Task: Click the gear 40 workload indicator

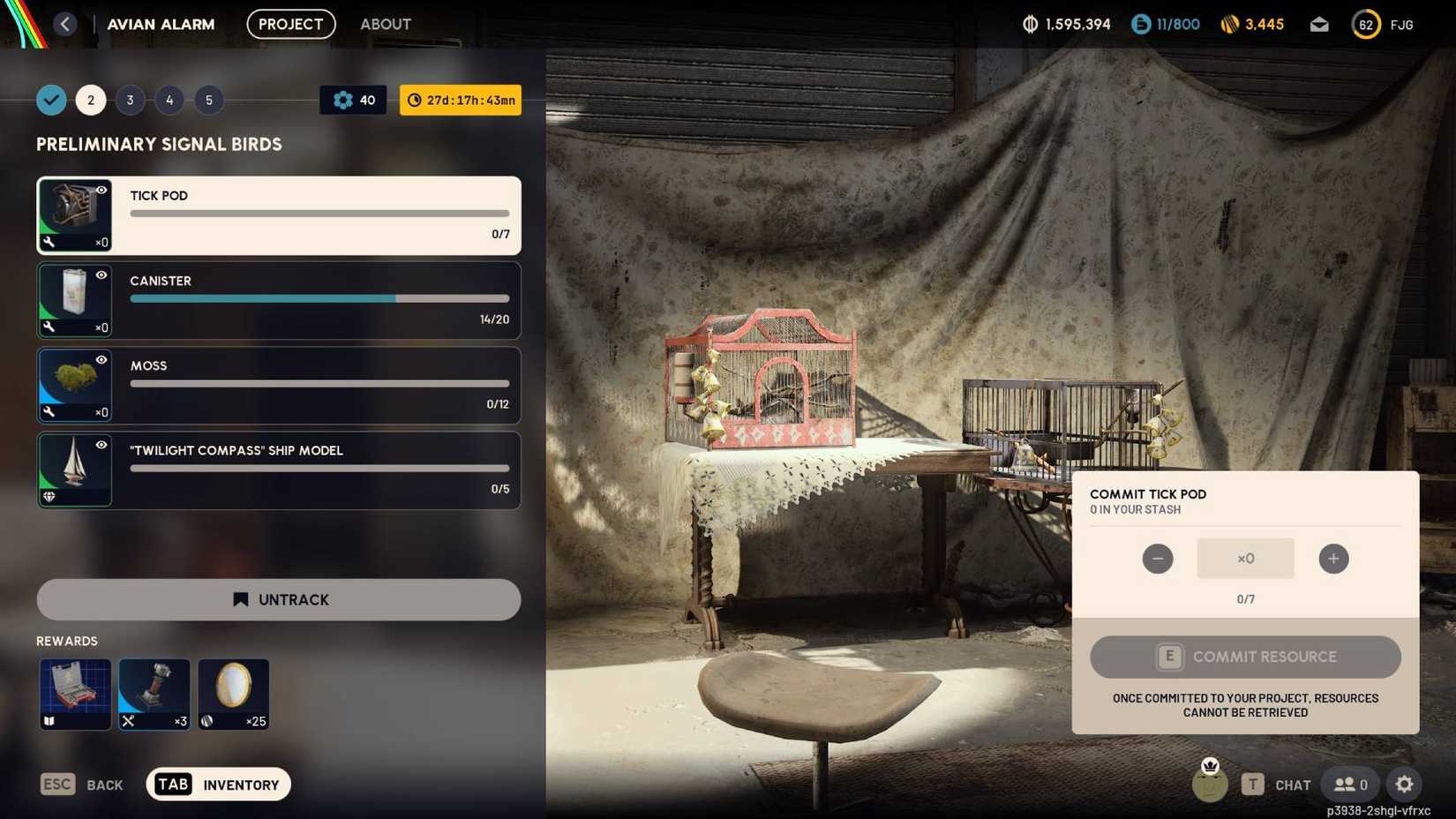Action: coord(352,100)
